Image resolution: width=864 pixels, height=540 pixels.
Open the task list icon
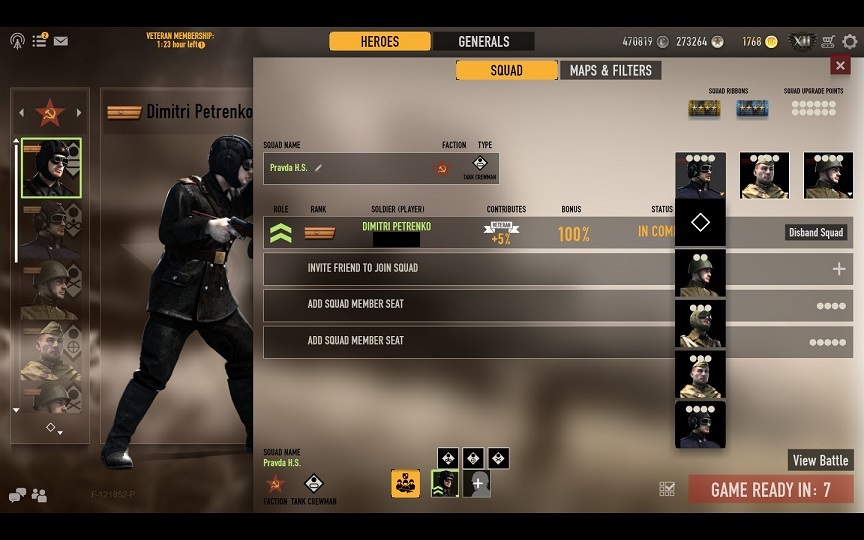pyautogui.click(x=39, y=41)
